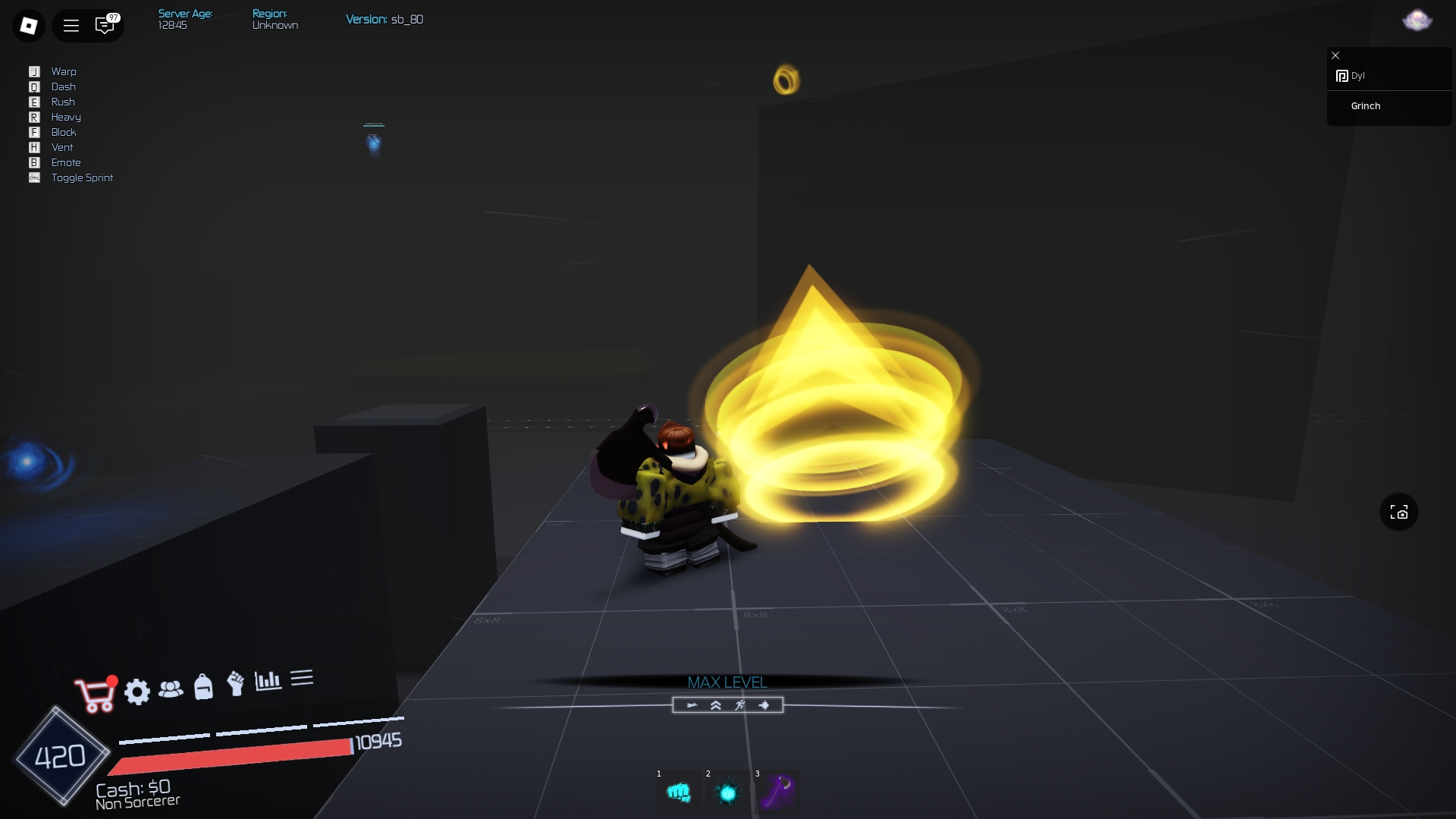This screenshot has width=1456, height=819.
Task: Expand the list icon beside stats chart
Action: coord(302,678)
